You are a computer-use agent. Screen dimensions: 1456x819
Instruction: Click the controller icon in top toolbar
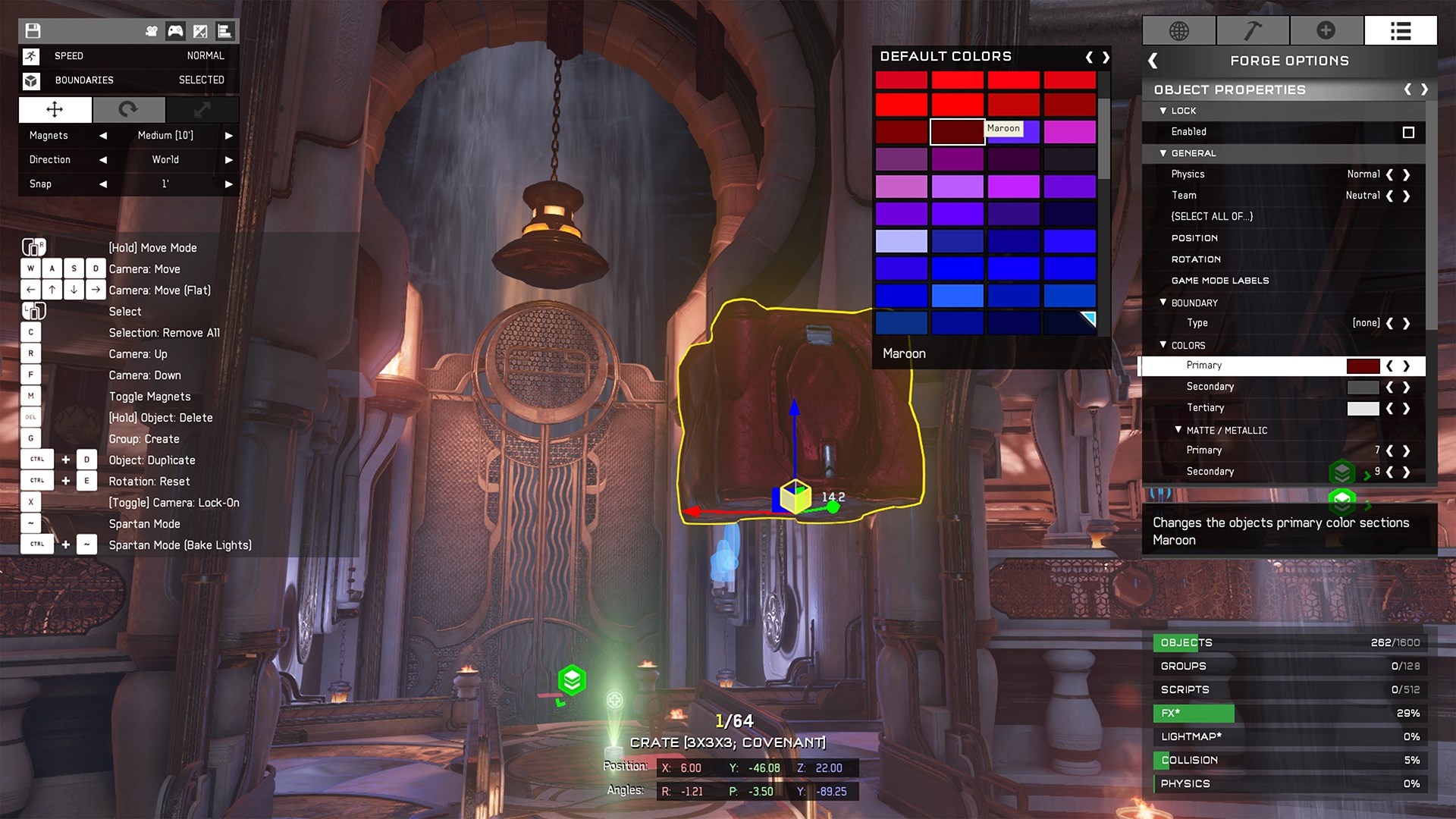pos(175,30)
